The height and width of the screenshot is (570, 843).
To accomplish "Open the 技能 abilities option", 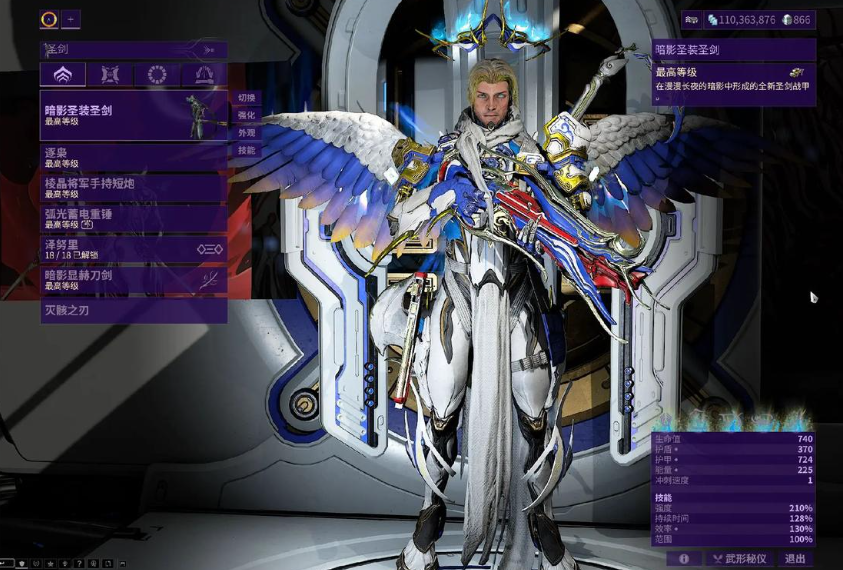I will tap(246, 150).
